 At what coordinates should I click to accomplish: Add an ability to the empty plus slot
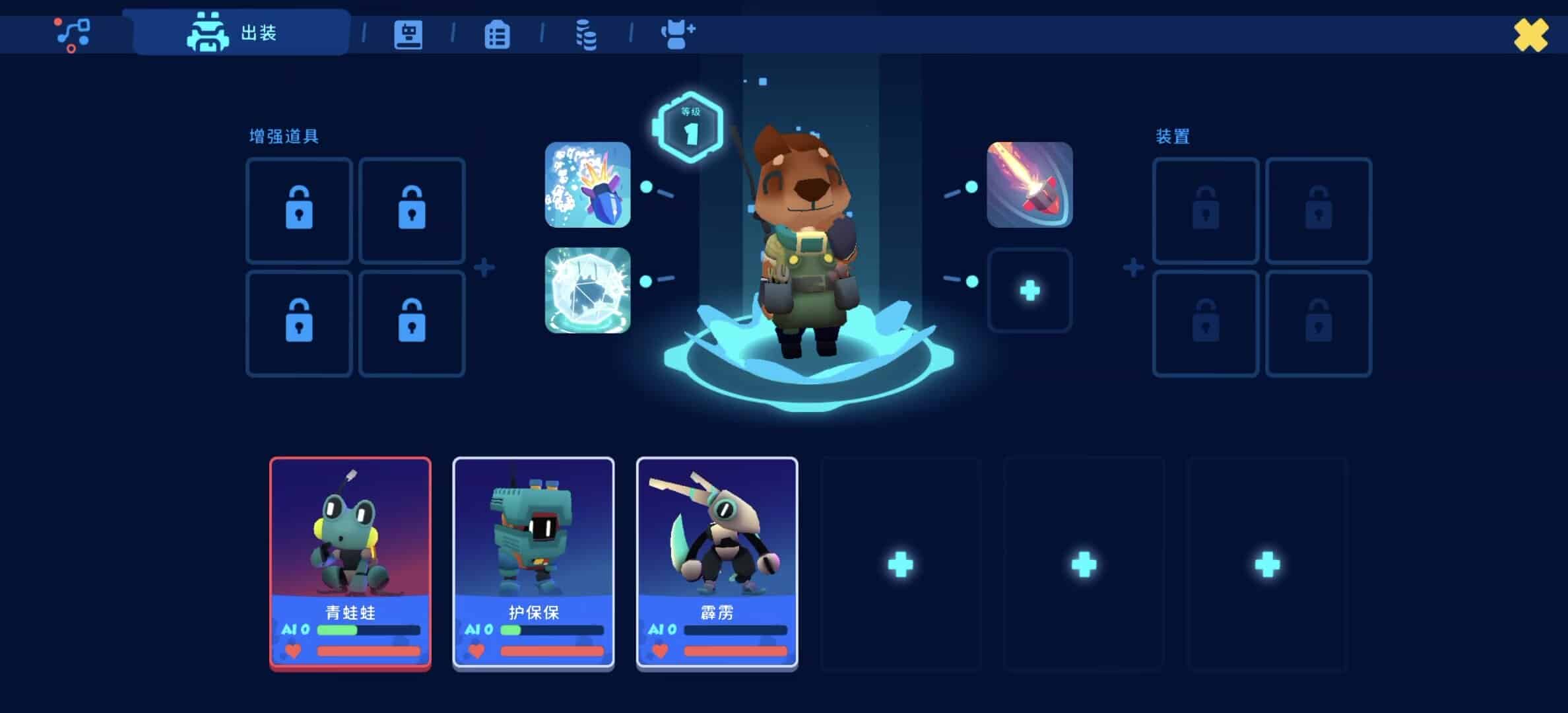tap(1029, 290)
